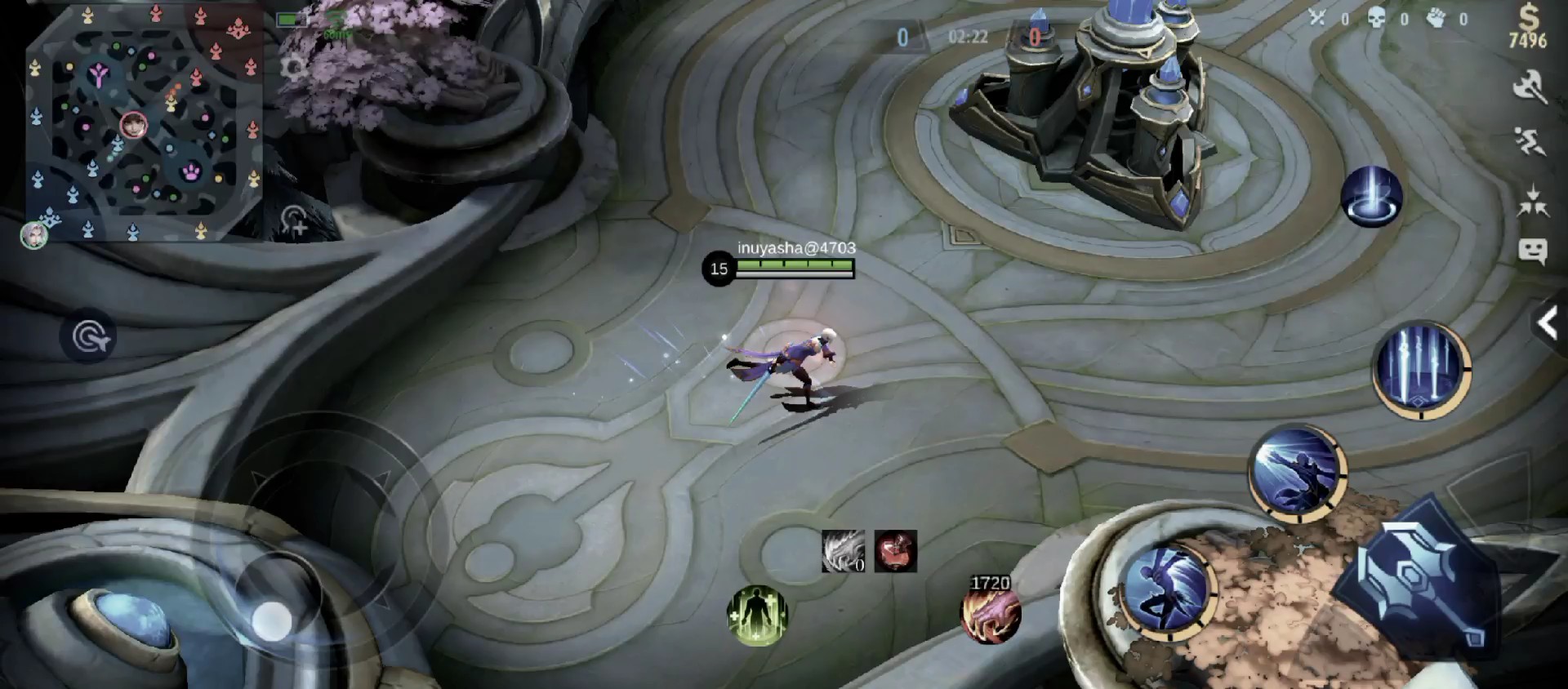Activate the Recall beam button

pyautogui.click(x=1371, y=197)
